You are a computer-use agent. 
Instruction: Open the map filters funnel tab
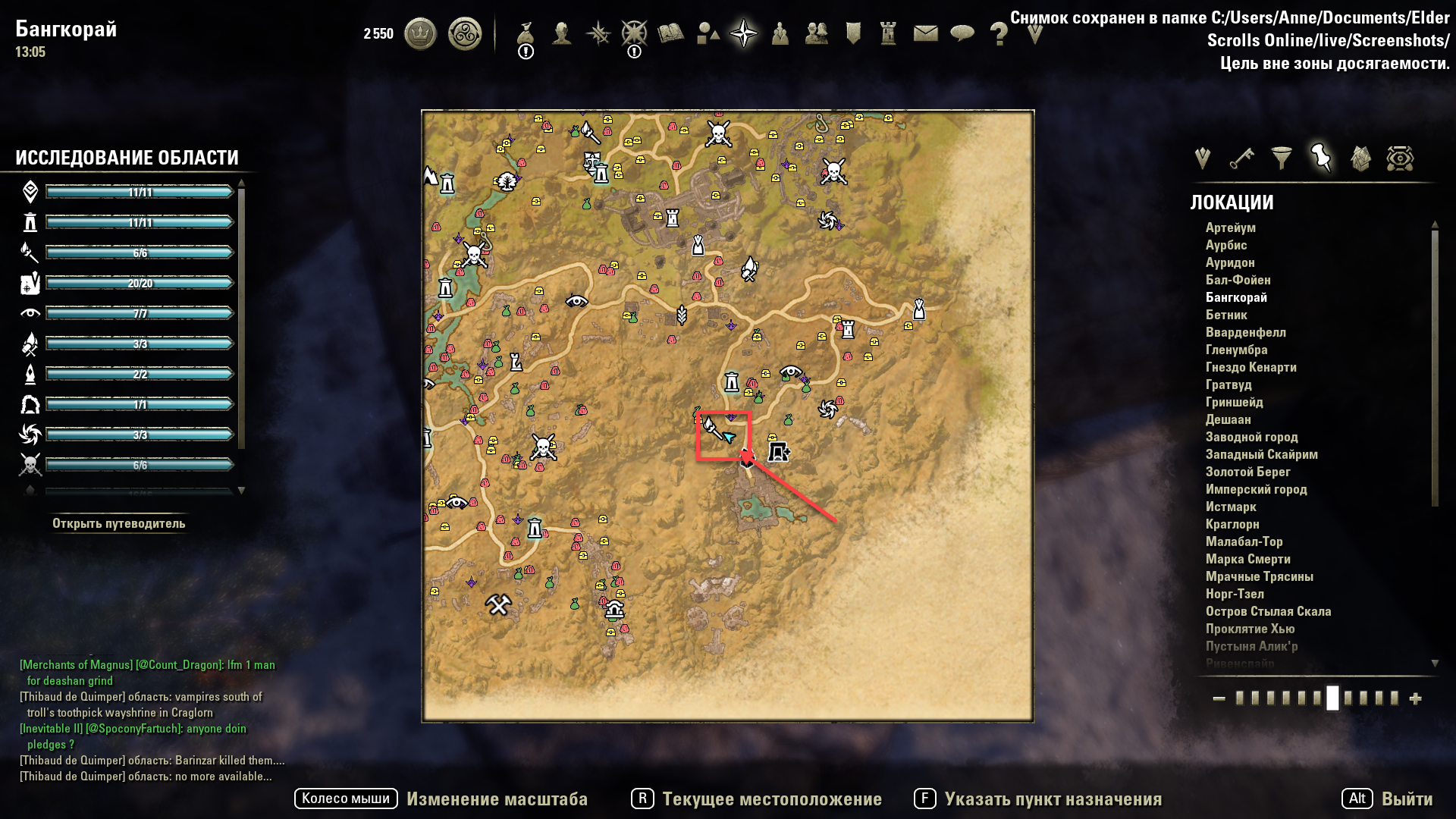pyautogui.click(x=1281, y=159)
